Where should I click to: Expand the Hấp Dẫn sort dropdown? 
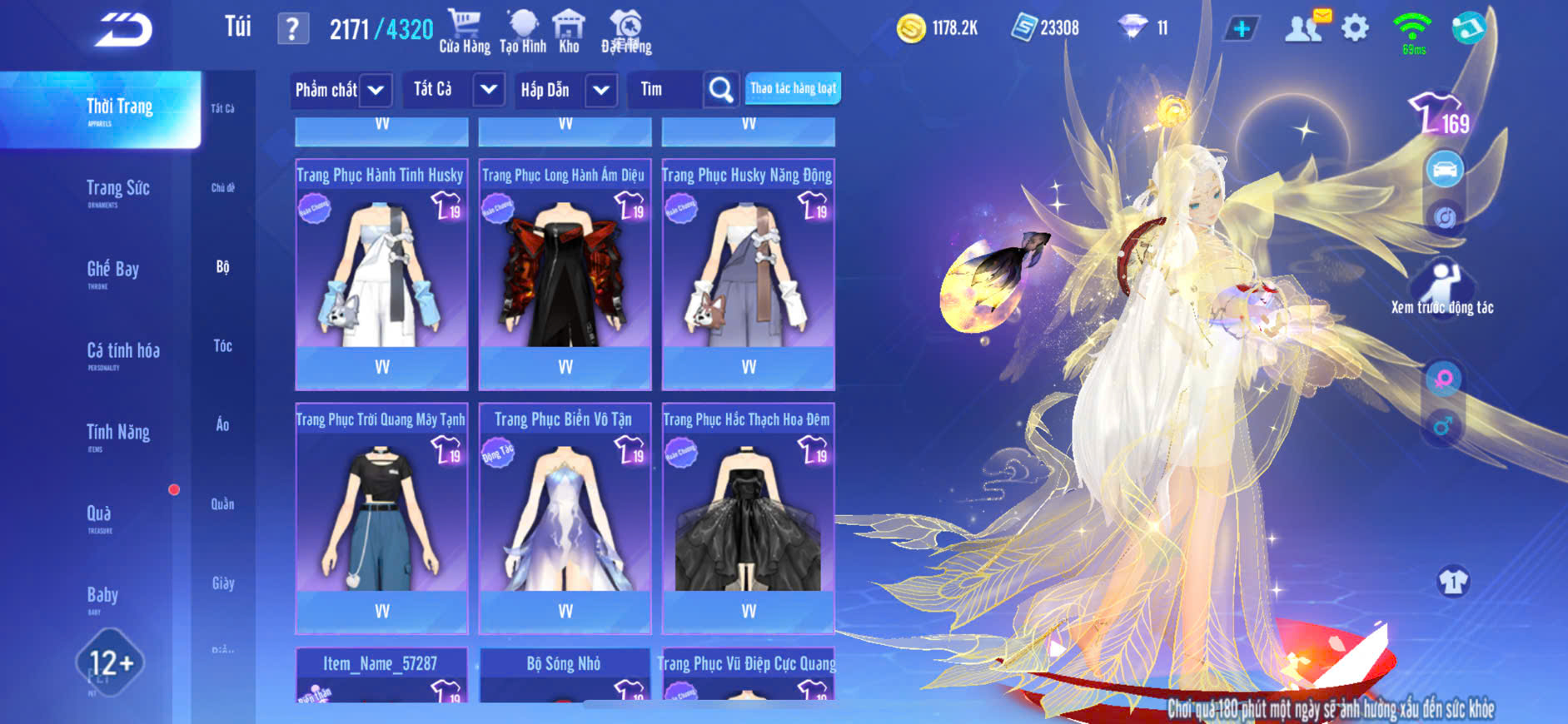(601, 90)
